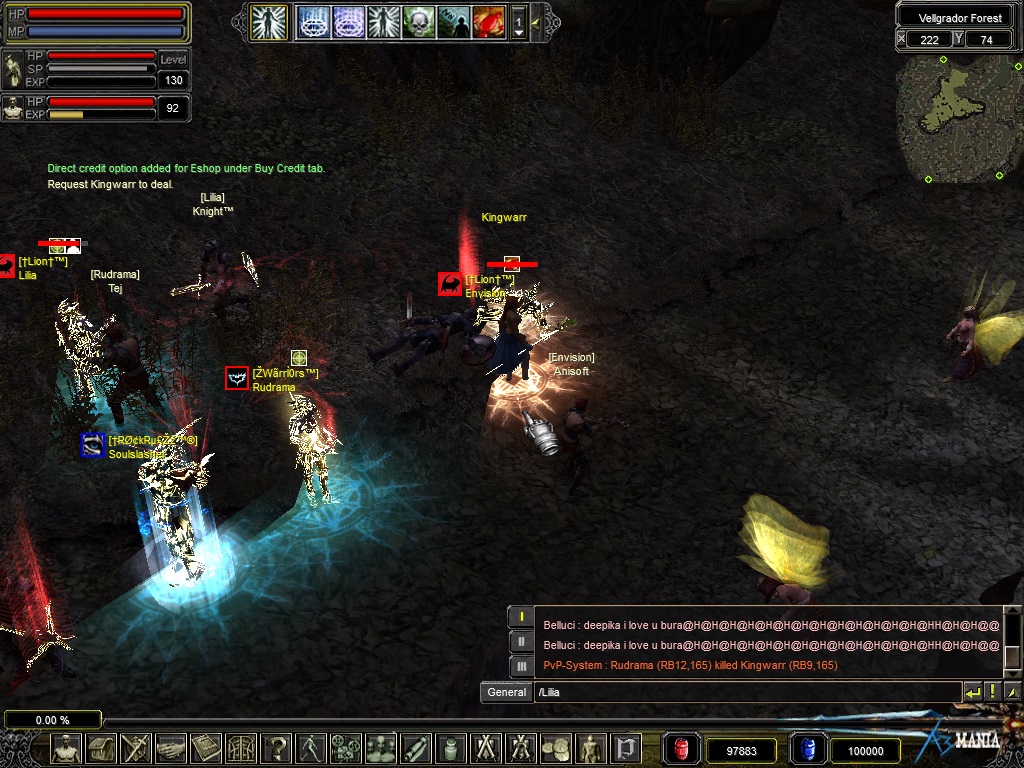Select the dark silhouette skill icon
The height and width of the screenshot is (768, 1024).
coord(453,22)
